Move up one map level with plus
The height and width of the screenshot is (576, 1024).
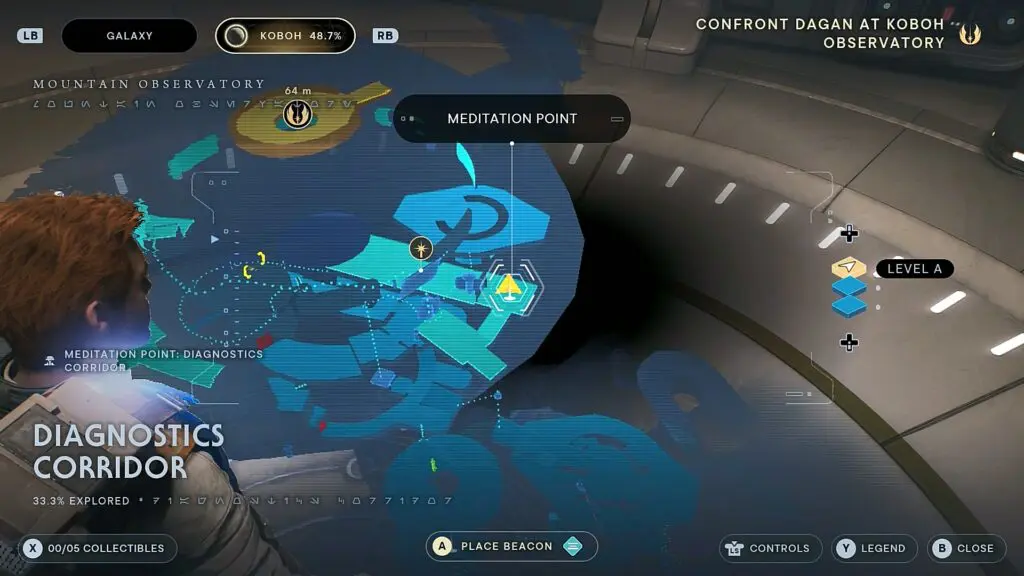[x=849, y=234]
